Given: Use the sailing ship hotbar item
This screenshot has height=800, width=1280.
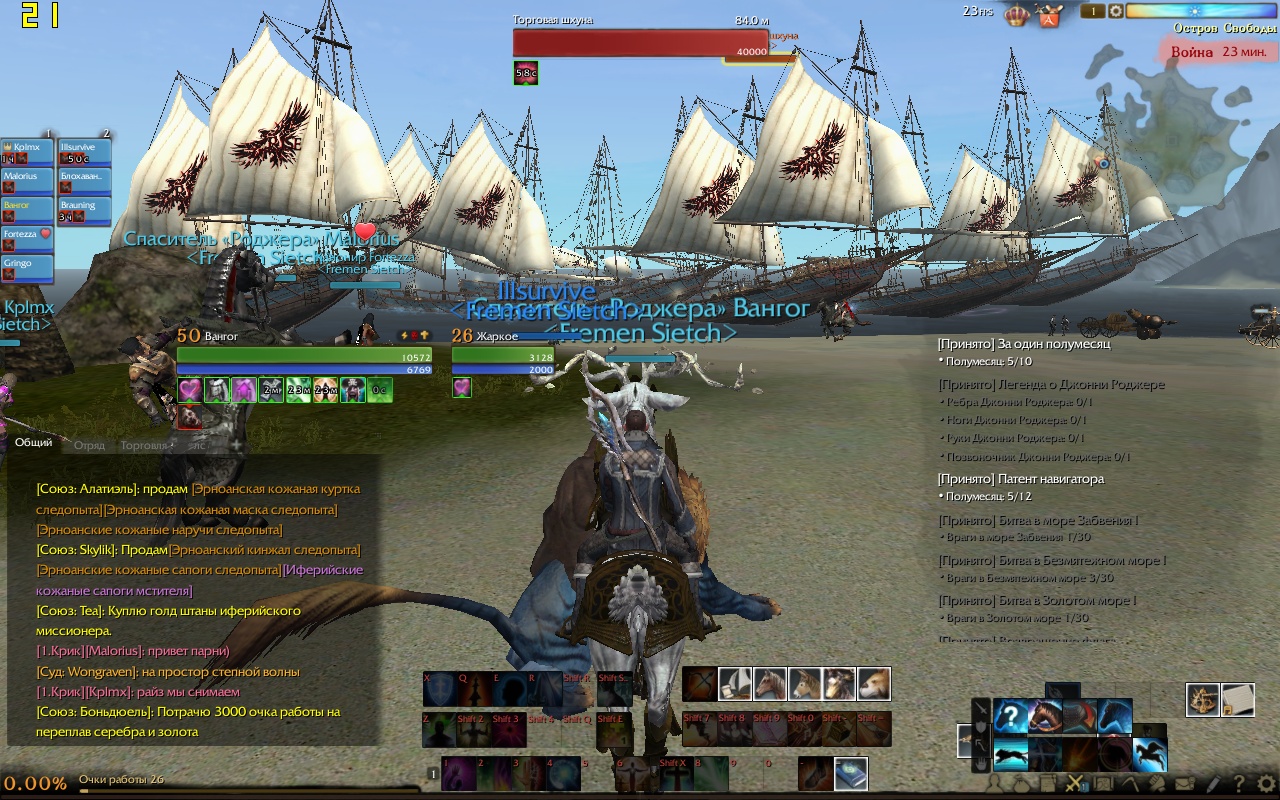Looking at the screenshot, I should click(736, 684).
